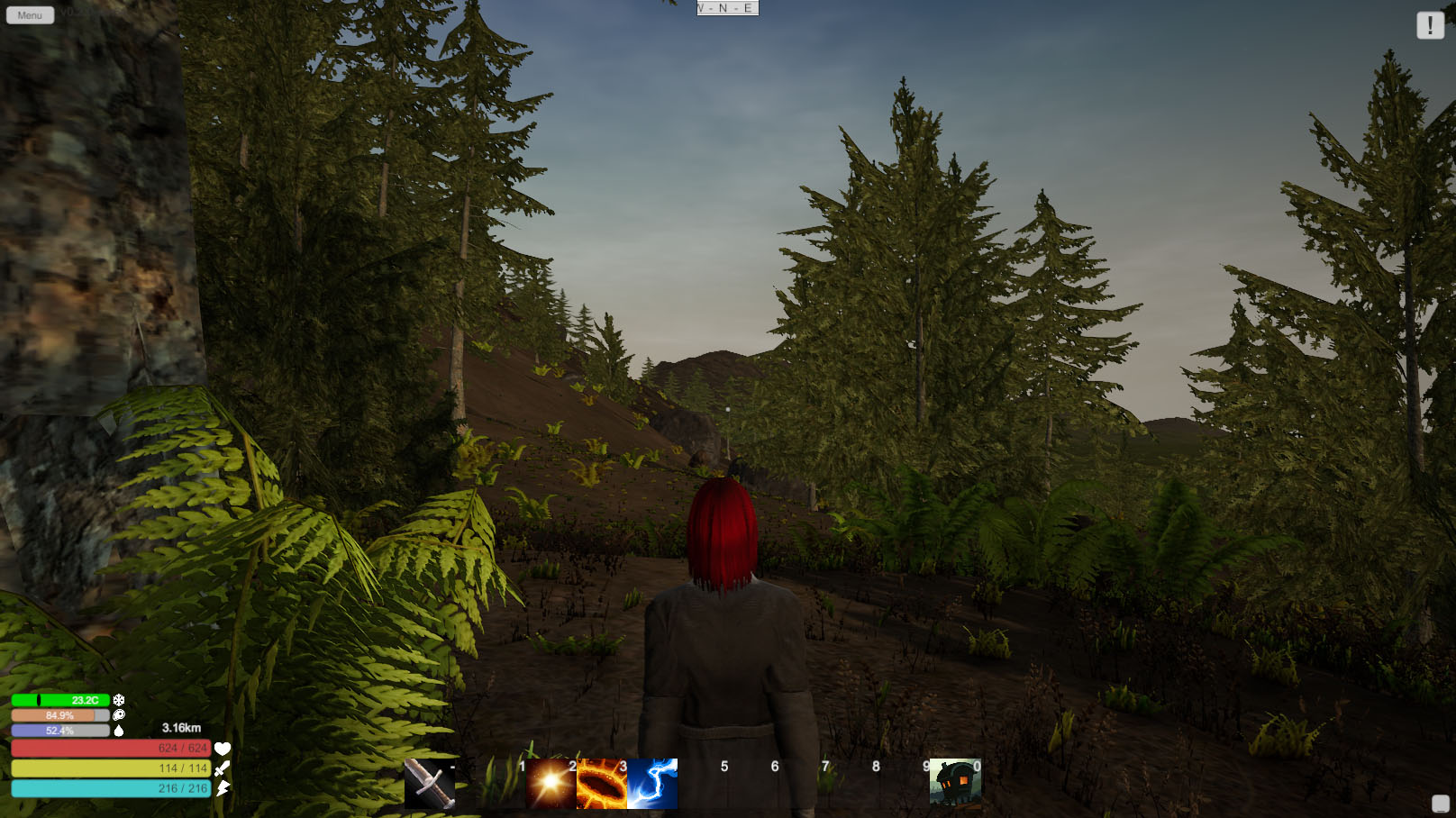Click the wagon home icon in slot 0
The height and width of the screenshot is (818, 1456).
pos(955,780)
